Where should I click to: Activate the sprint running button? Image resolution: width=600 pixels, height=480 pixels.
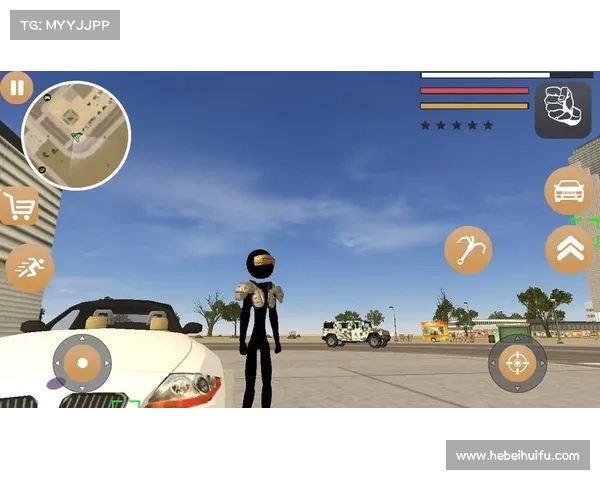coord(28,267)
